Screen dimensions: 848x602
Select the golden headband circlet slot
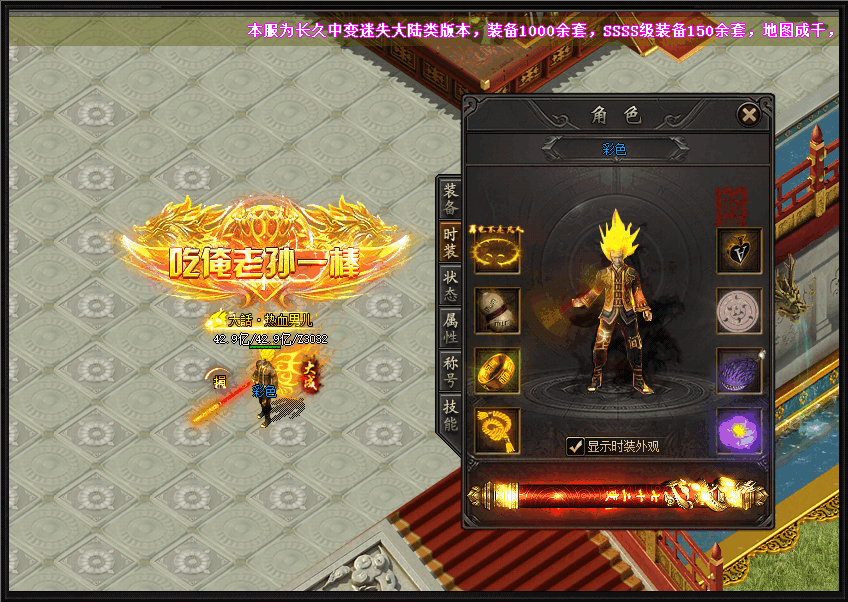[x=497, y=252]
